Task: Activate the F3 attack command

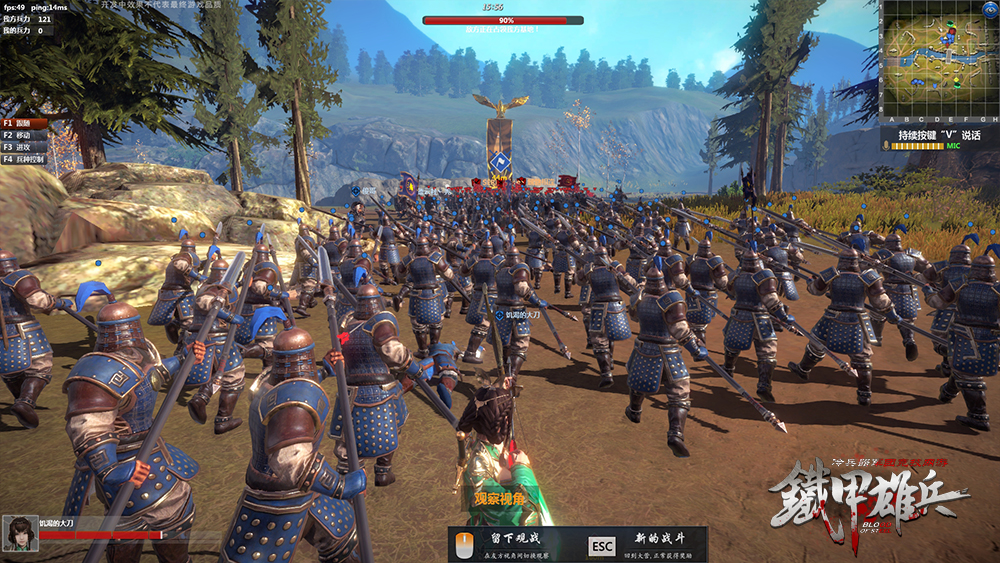Action: point(22,147)
